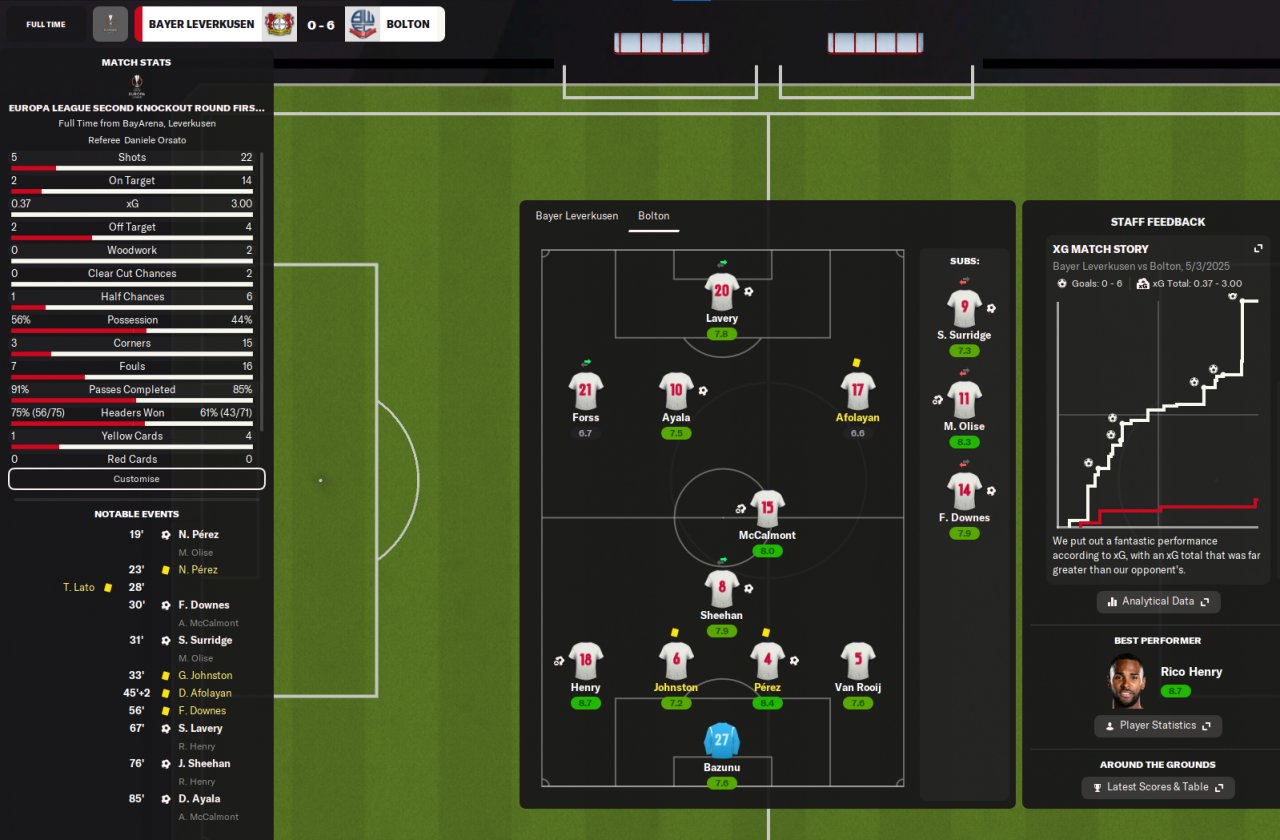Choose substitute F. Downes
Image resolution: width=1280 pixels, height=840 pixels.
point(964,491)
